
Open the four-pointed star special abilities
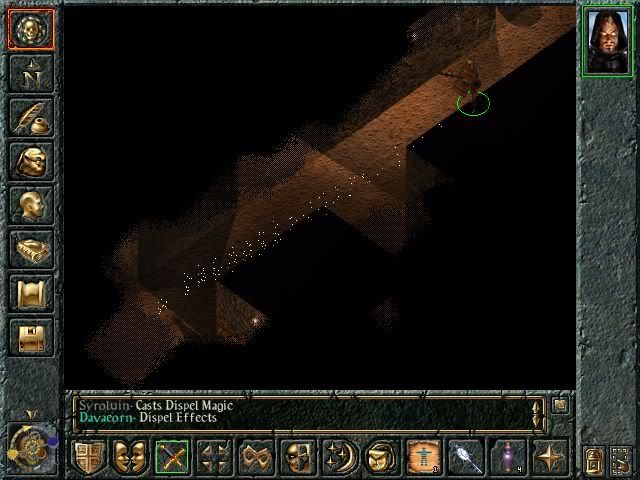(549, 456)
